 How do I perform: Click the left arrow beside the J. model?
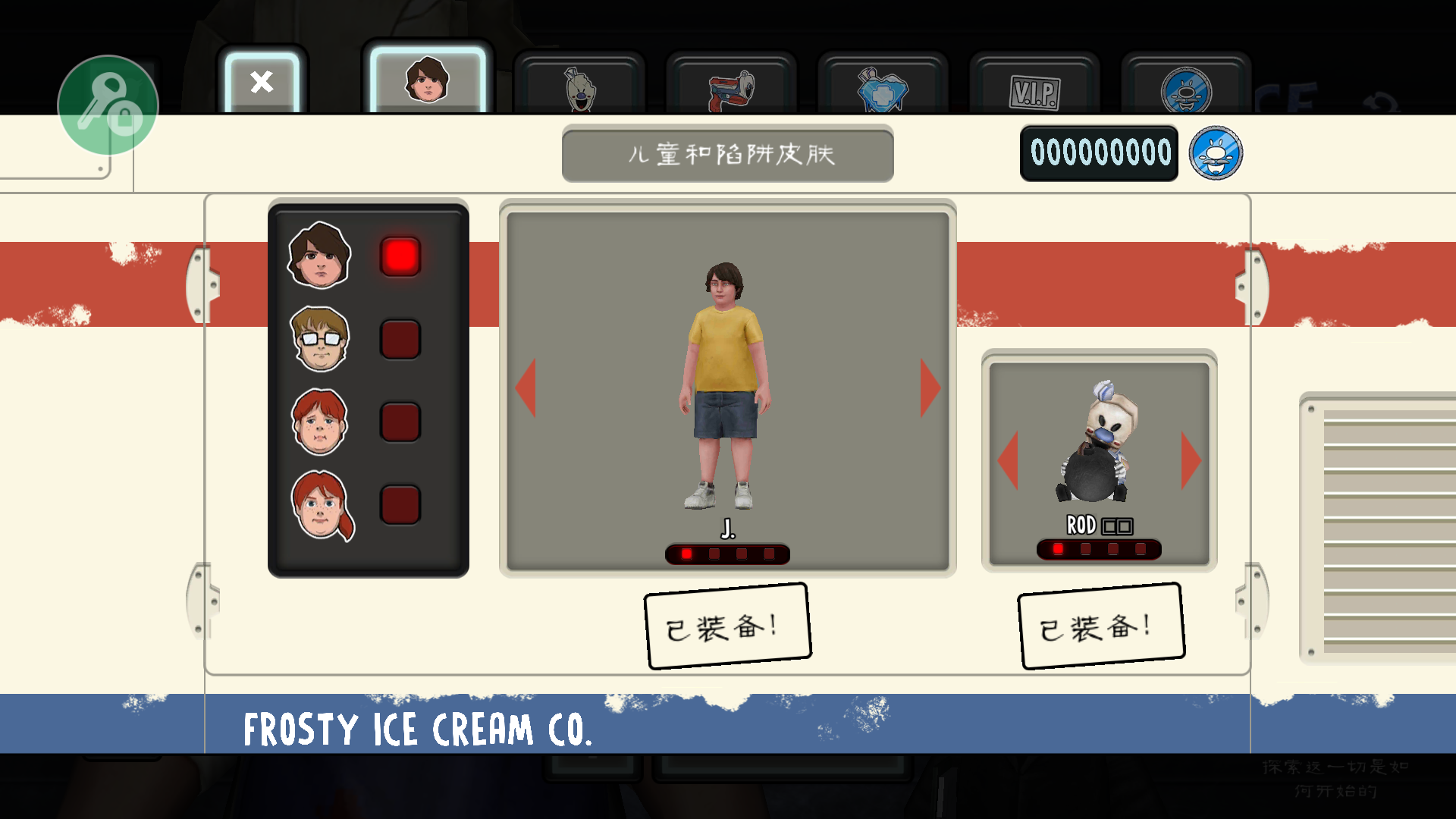pyautogui.click(x=527, y=388)
